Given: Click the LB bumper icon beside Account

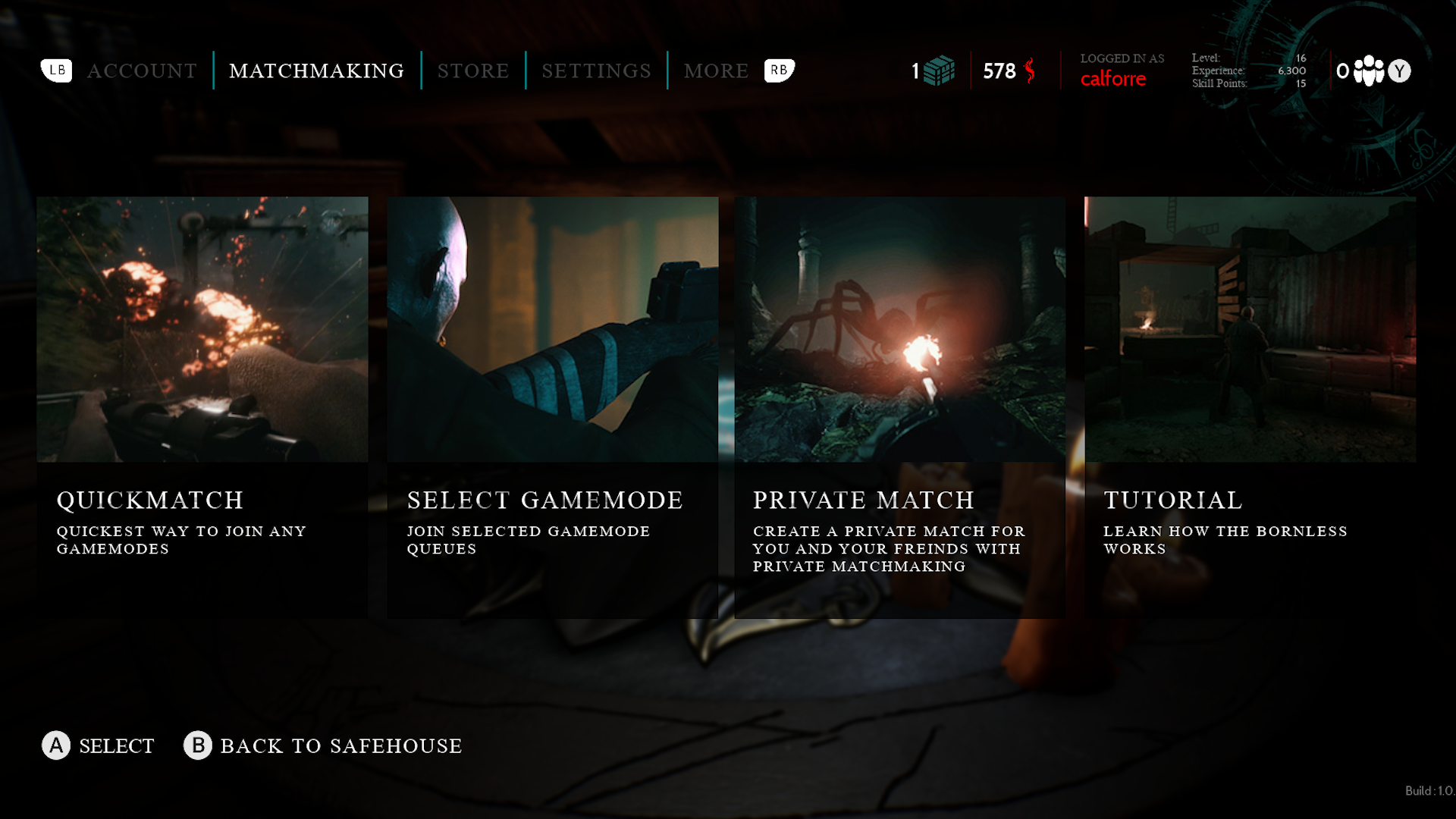Looking at the screenshot, I should pyautogui.click(x=56, y=71).
